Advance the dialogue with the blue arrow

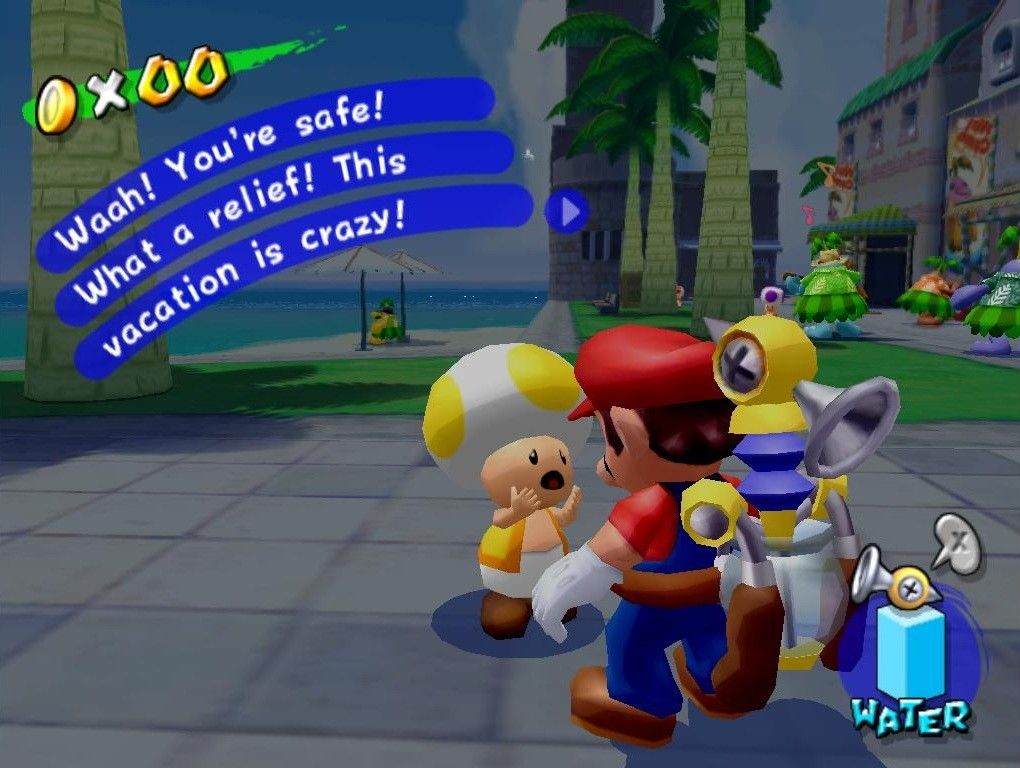(568, 211)
